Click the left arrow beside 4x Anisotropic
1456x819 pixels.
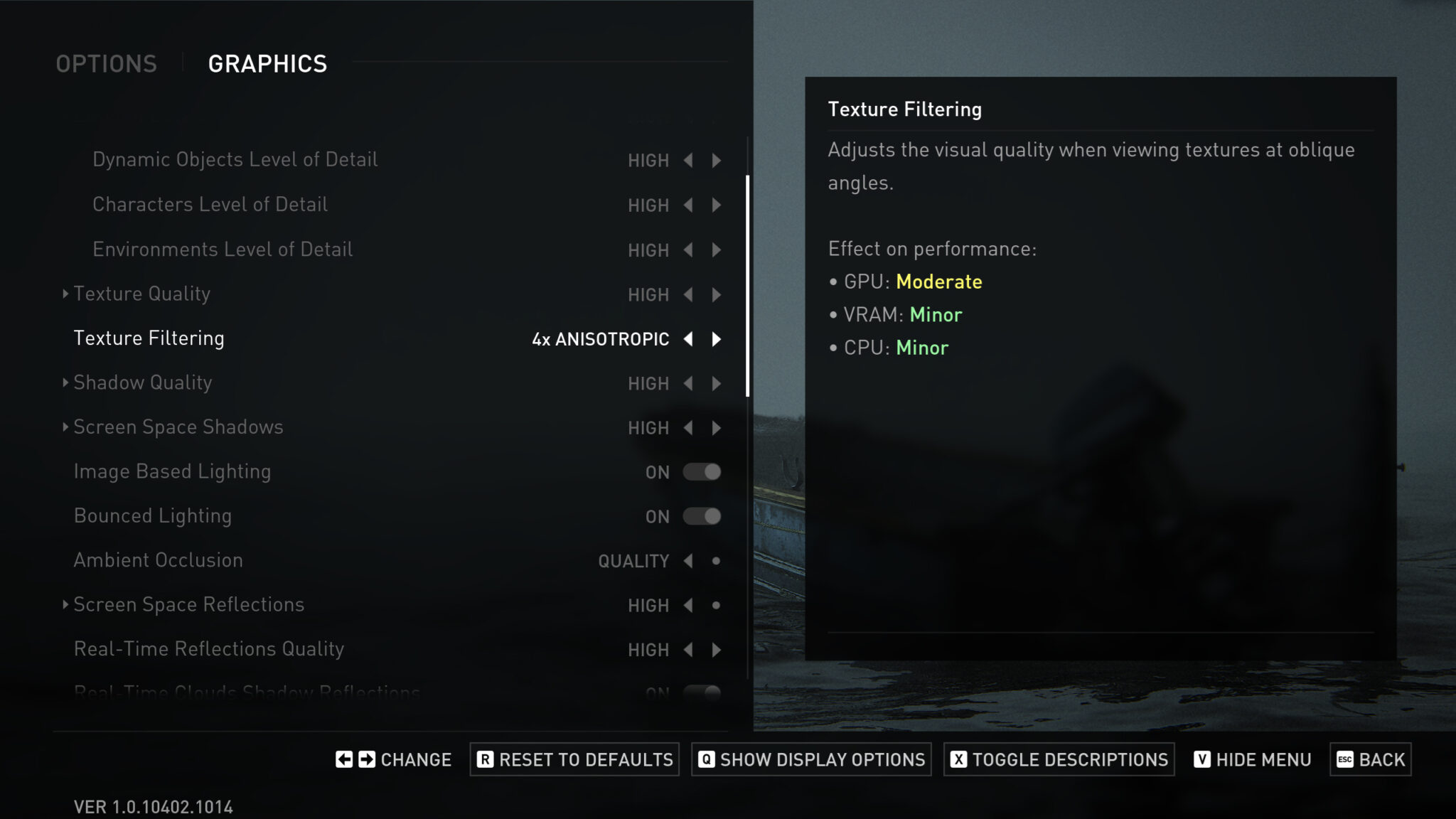click(x=688, y=339)
